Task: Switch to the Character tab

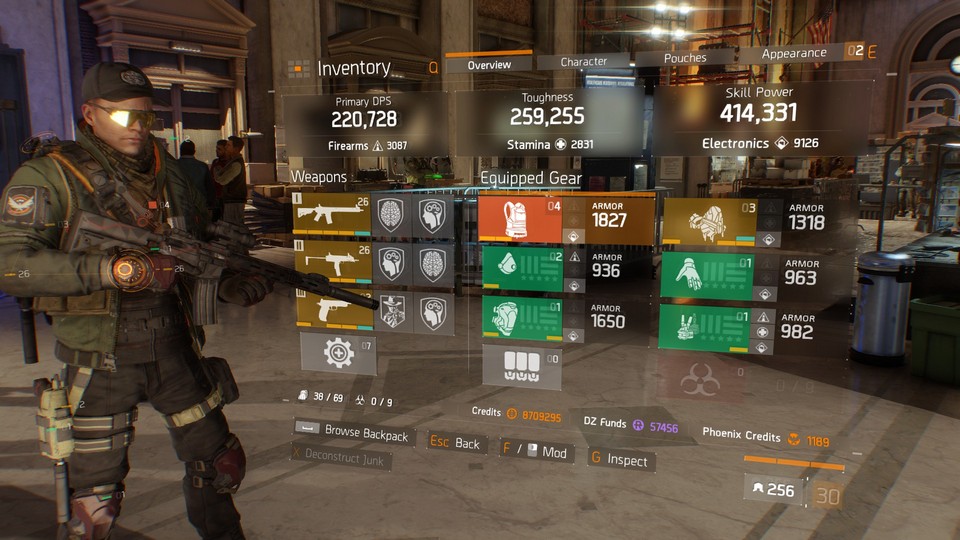Action: click(584, 61)
